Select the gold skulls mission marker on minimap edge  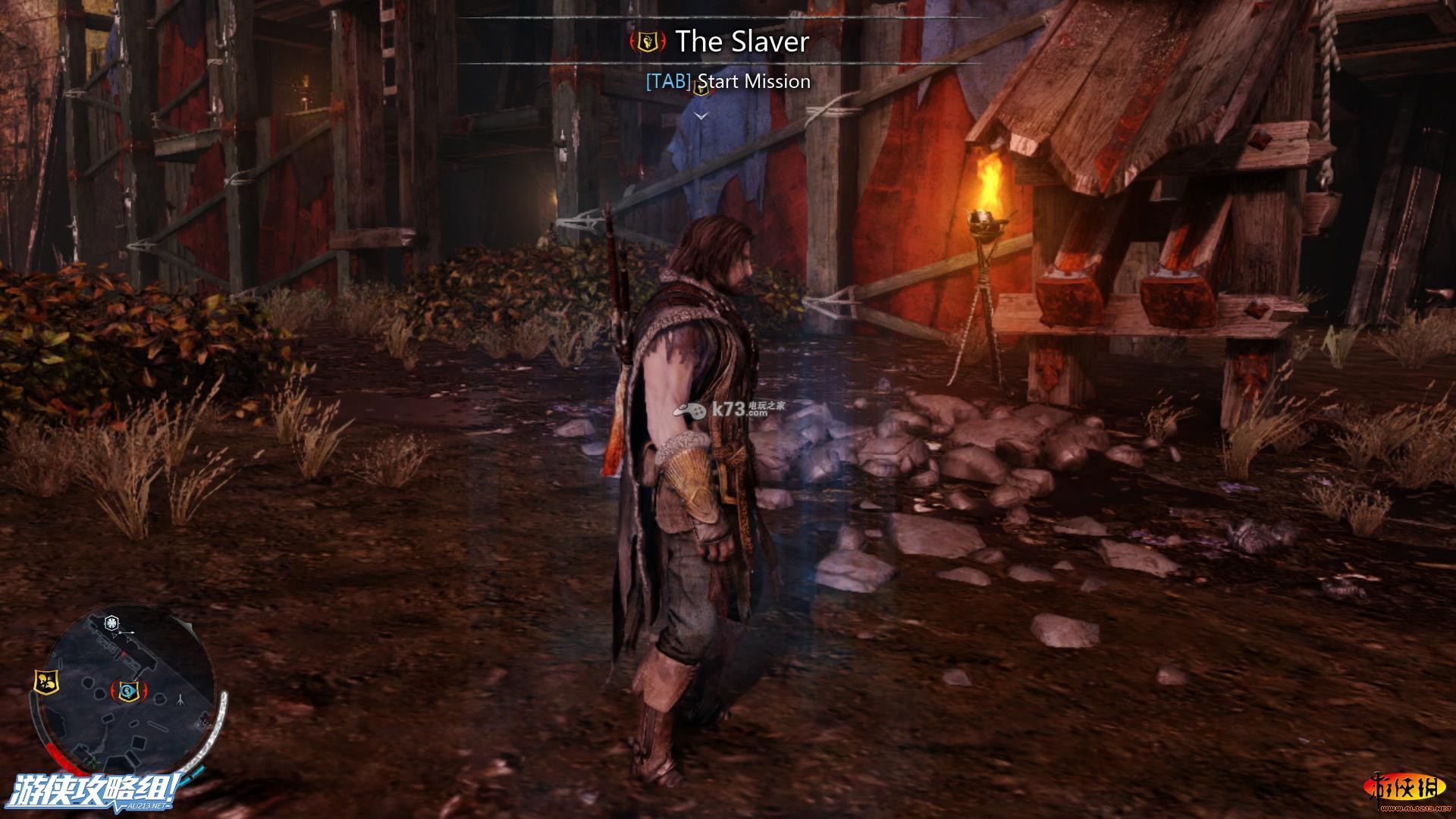click(x=45, y=681)
